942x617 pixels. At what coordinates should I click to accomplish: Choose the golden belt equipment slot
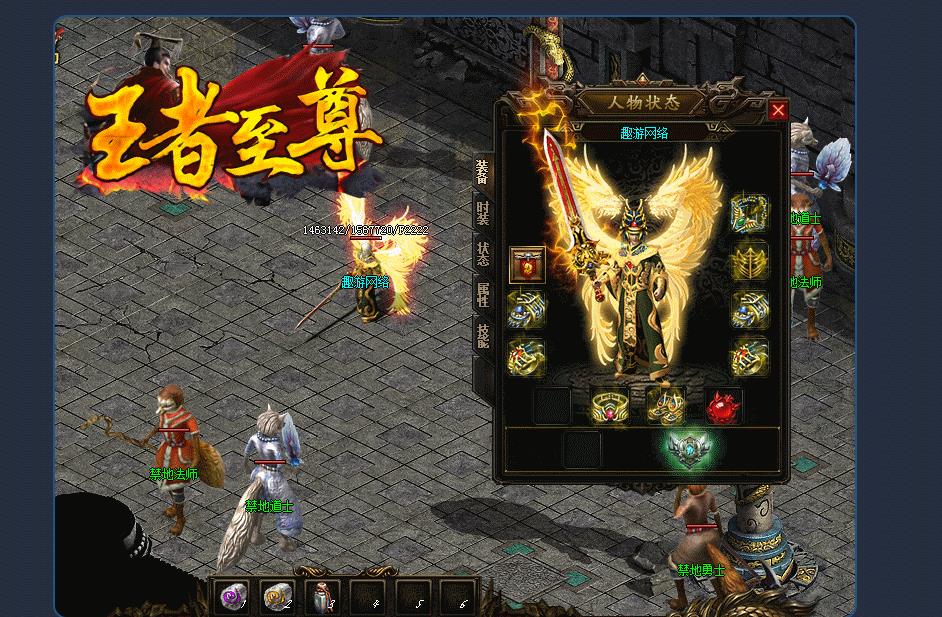[609, 406]
